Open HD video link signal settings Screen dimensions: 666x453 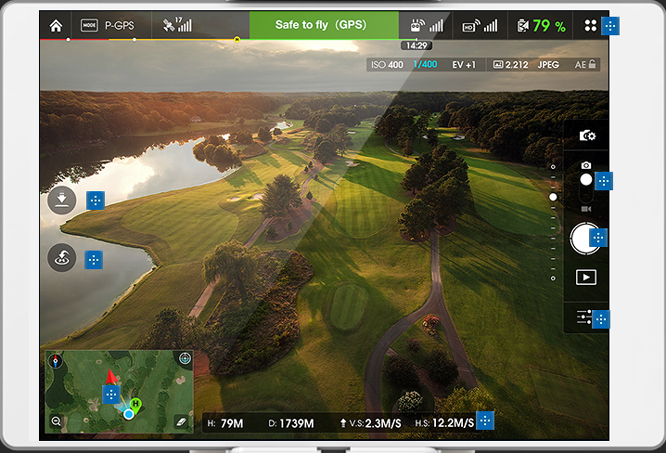click(x=480, y=25)
